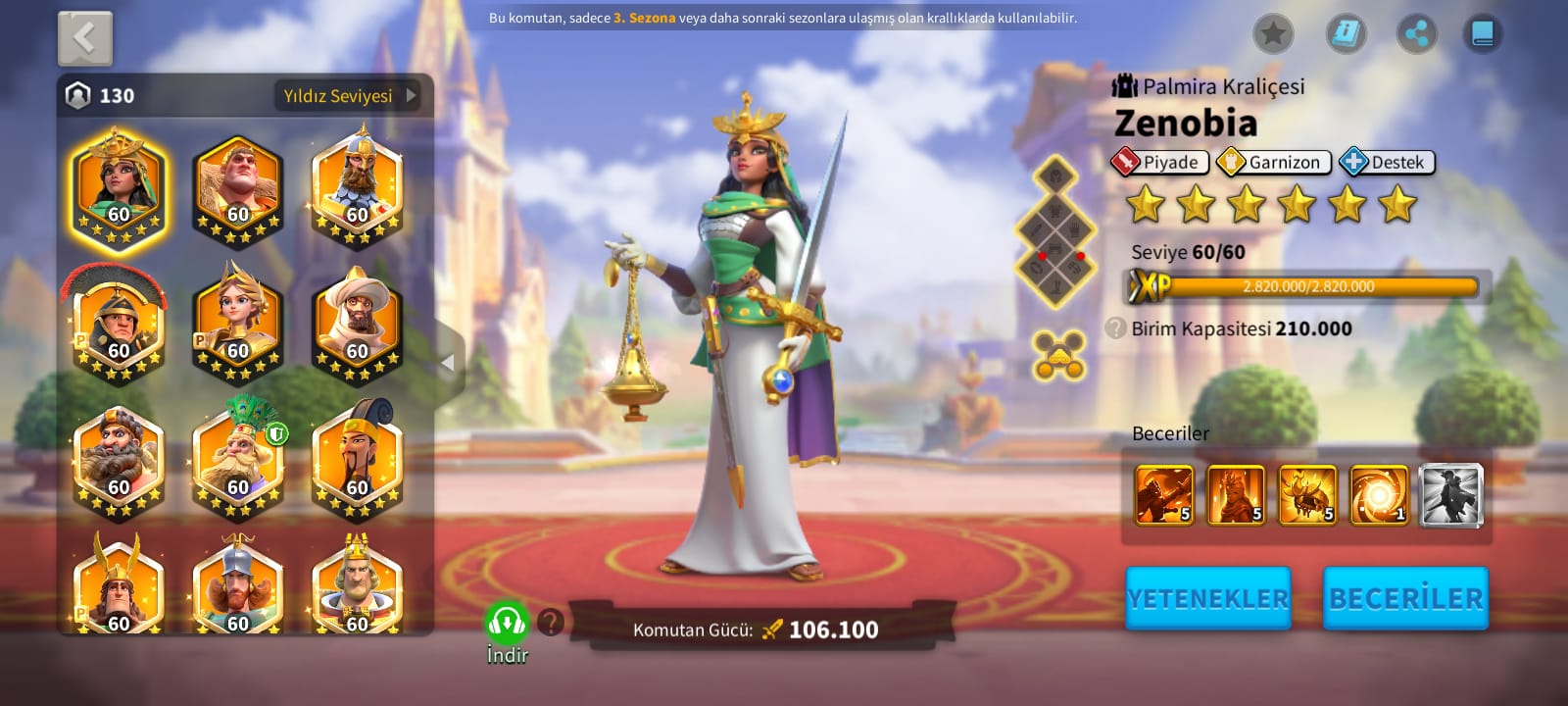Show help for Birim Kapasitesi

(x=1115, y=328)
